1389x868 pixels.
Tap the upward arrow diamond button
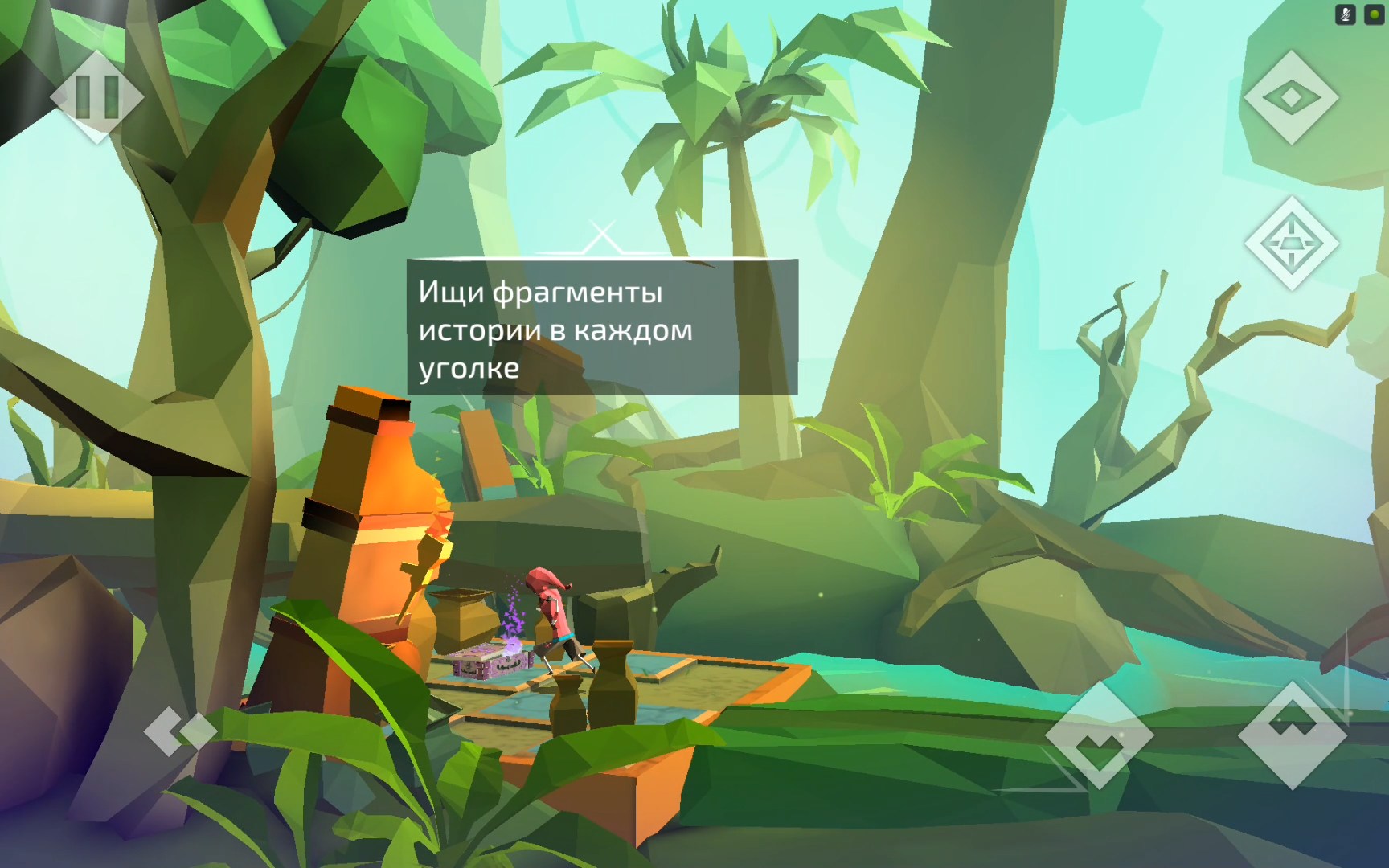(x=1292, y=735)
